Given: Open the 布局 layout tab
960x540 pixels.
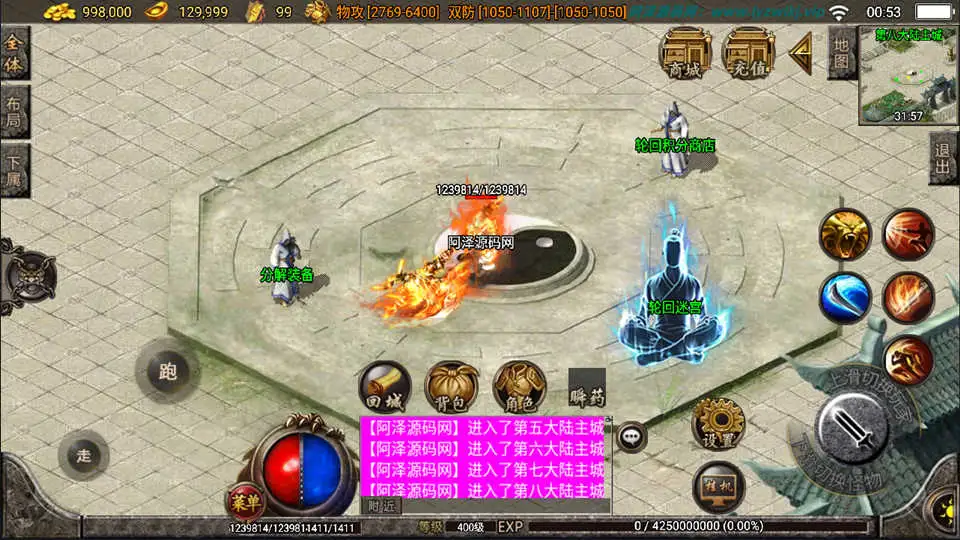Looking at the screenshot, I should click(14, 112).
